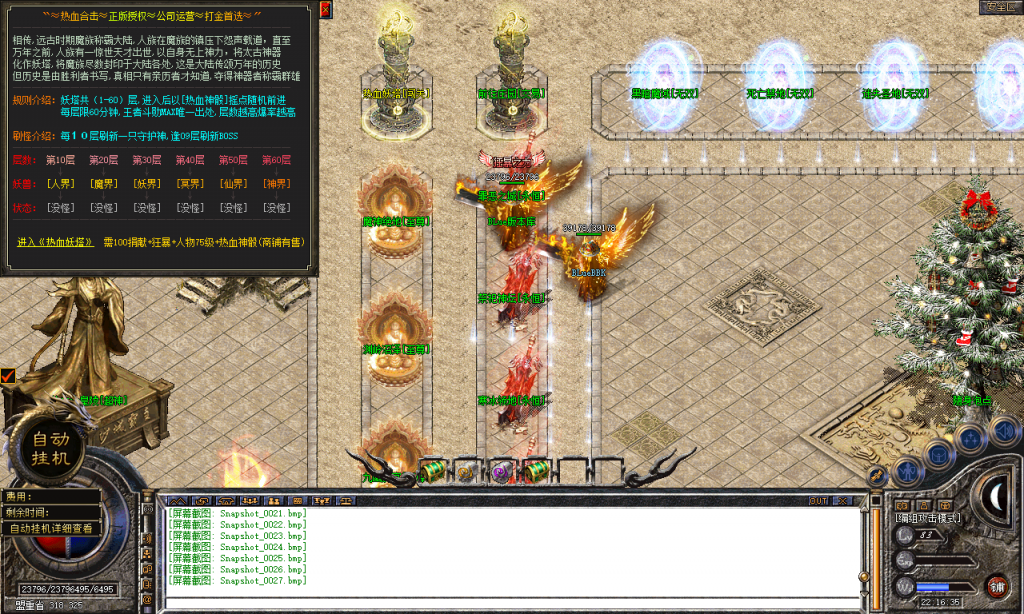The image size is (1024, 614).
Task: Click the 安全区 button at top right
Action: click(998, 7)
